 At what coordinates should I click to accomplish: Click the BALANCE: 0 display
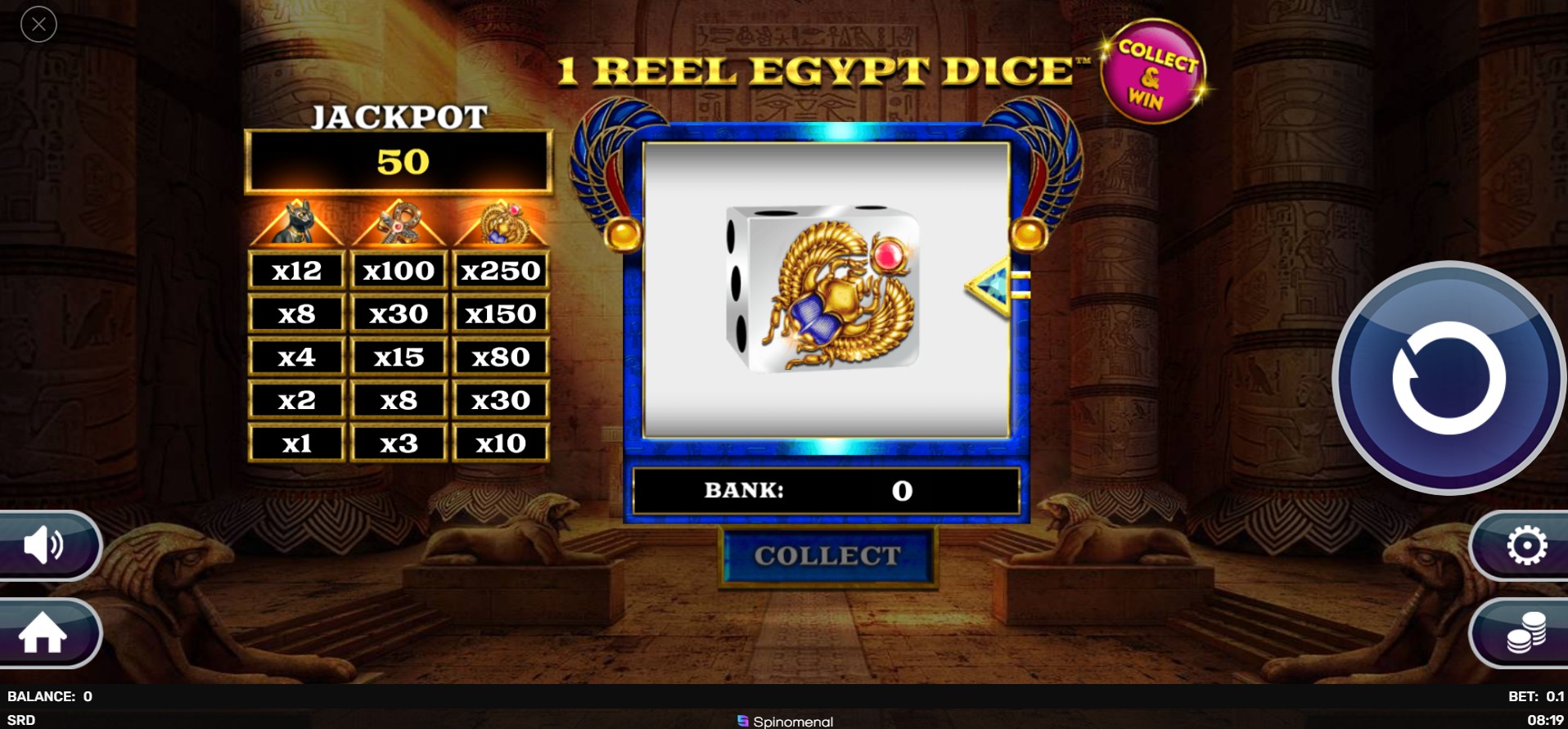coord(47,695)
